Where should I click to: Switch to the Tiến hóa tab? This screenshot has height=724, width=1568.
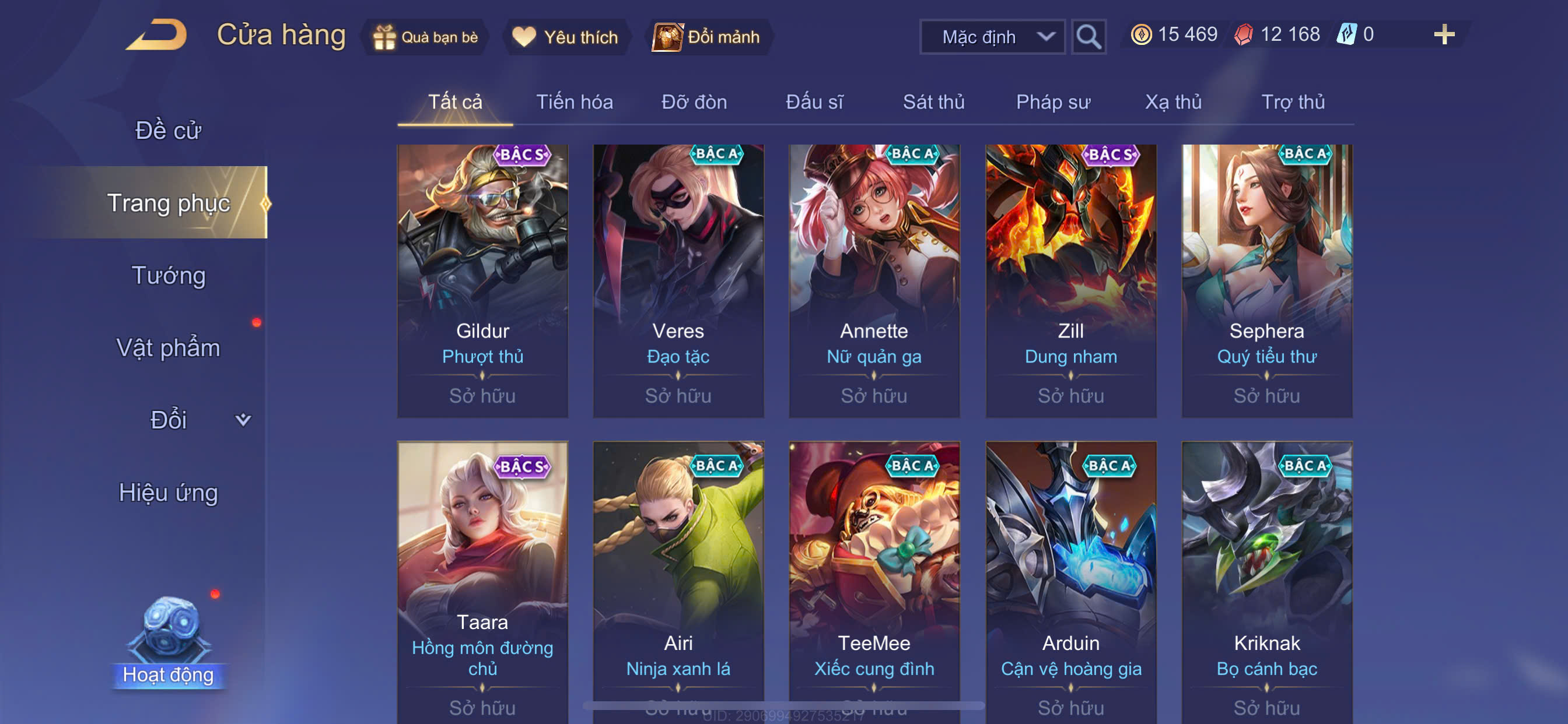574,101
